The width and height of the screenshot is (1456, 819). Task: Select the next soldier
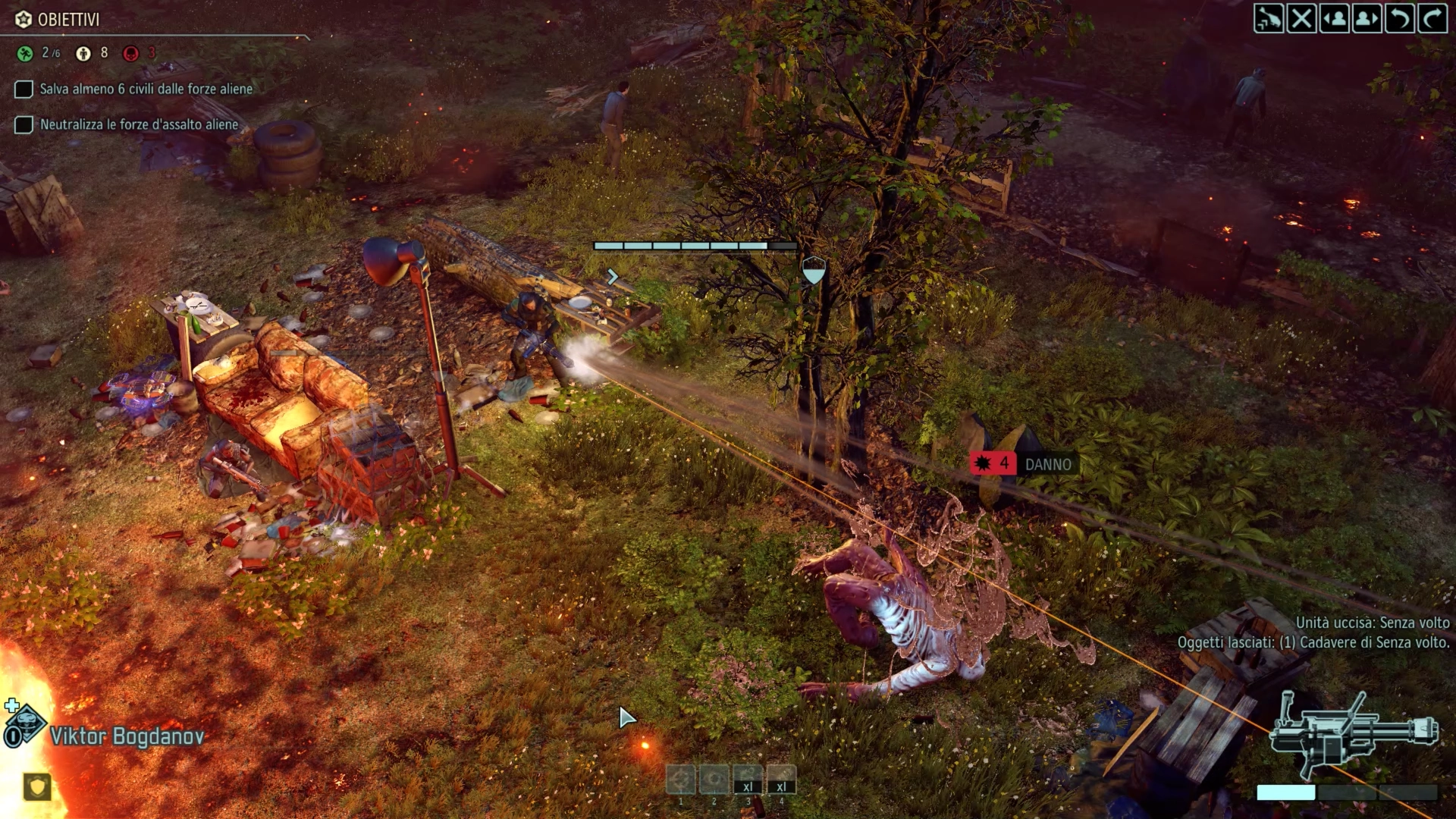(1367, 18)
